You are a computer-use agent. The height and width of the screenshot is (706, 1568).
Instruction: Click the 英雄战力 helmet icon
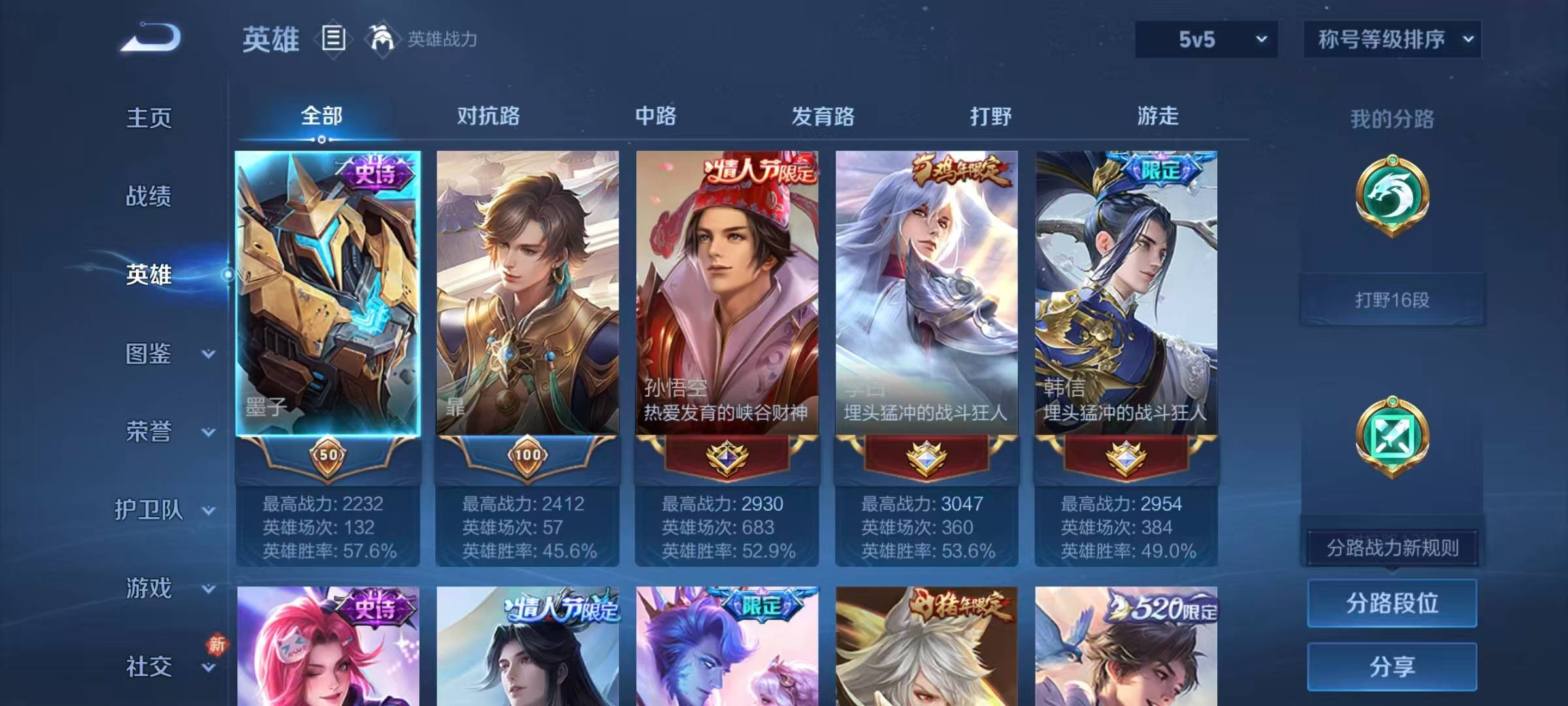click(x=381, y=39)
